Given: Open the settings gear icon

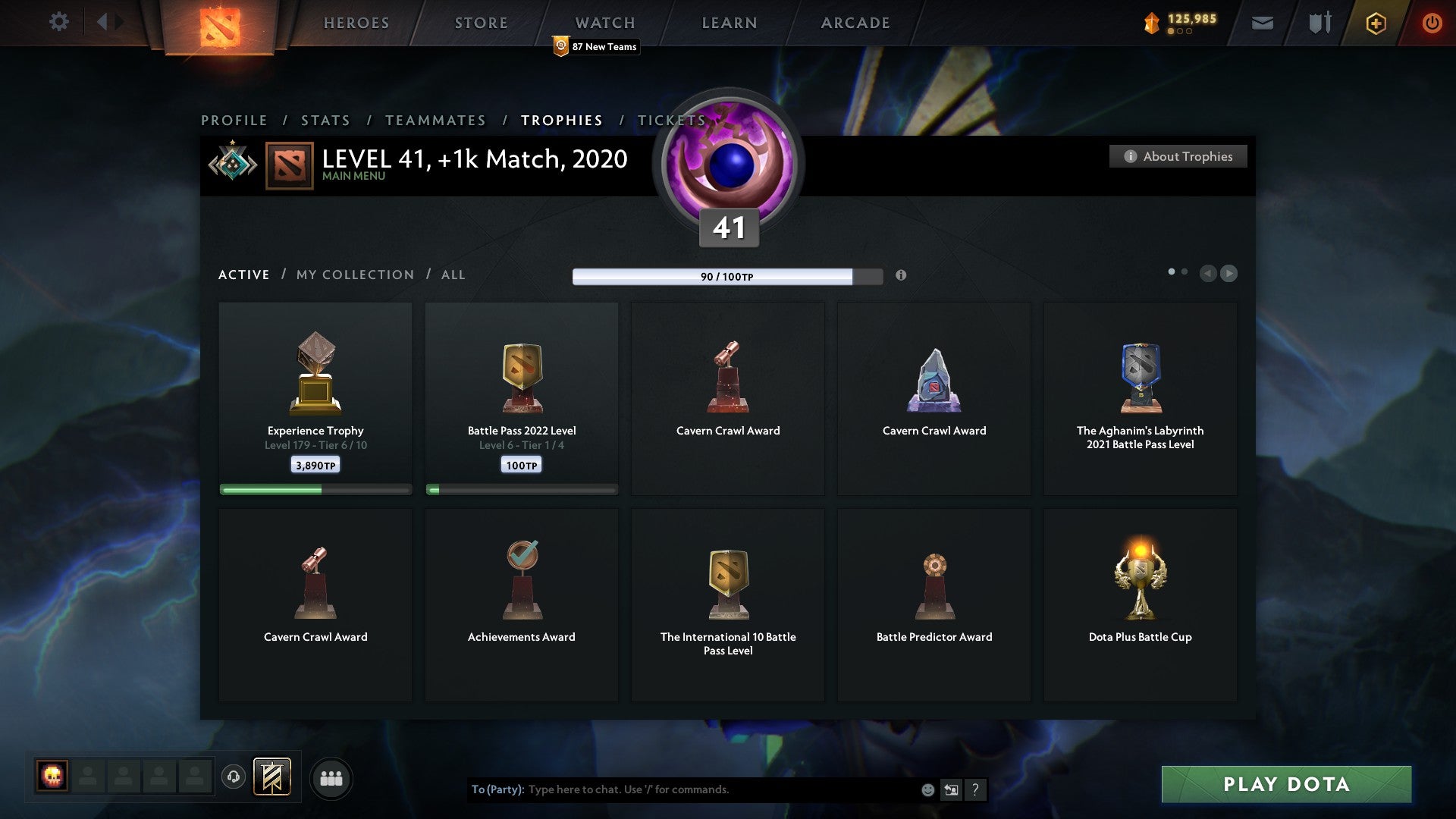Looking at the screenshot, I should 58,22.
